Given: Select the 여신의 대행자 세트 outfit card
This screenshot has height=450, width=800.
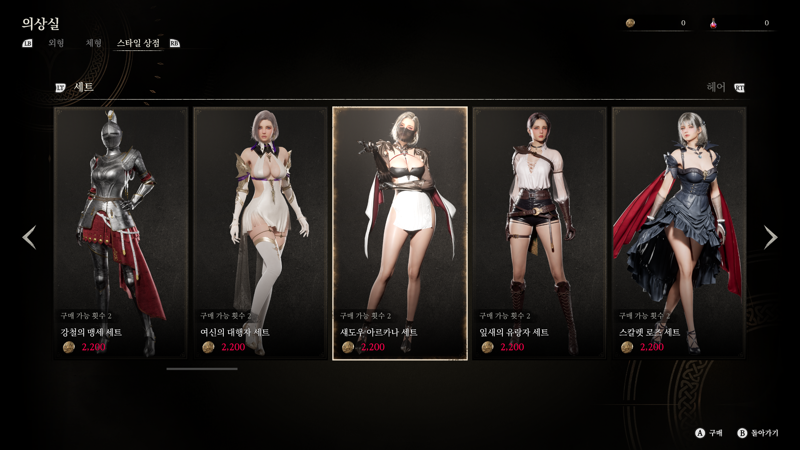Looking at the screenshot, I should (x=260, y=232).
